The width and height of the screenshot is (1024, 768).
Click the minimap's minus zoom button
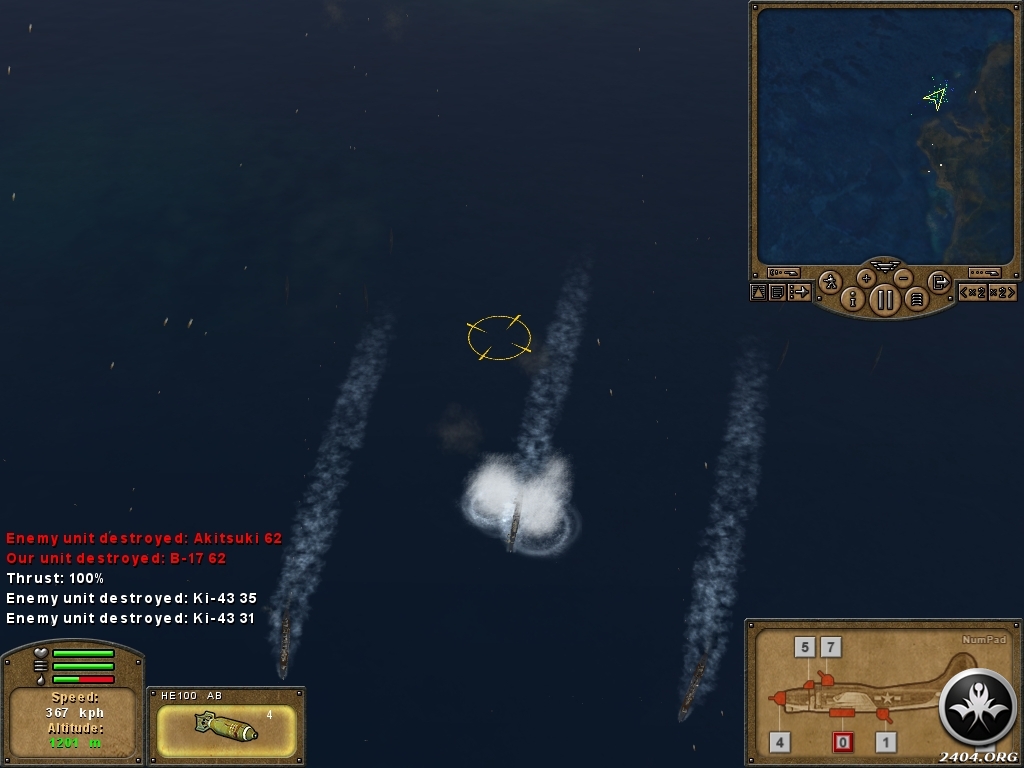click(x=903, y=278)
